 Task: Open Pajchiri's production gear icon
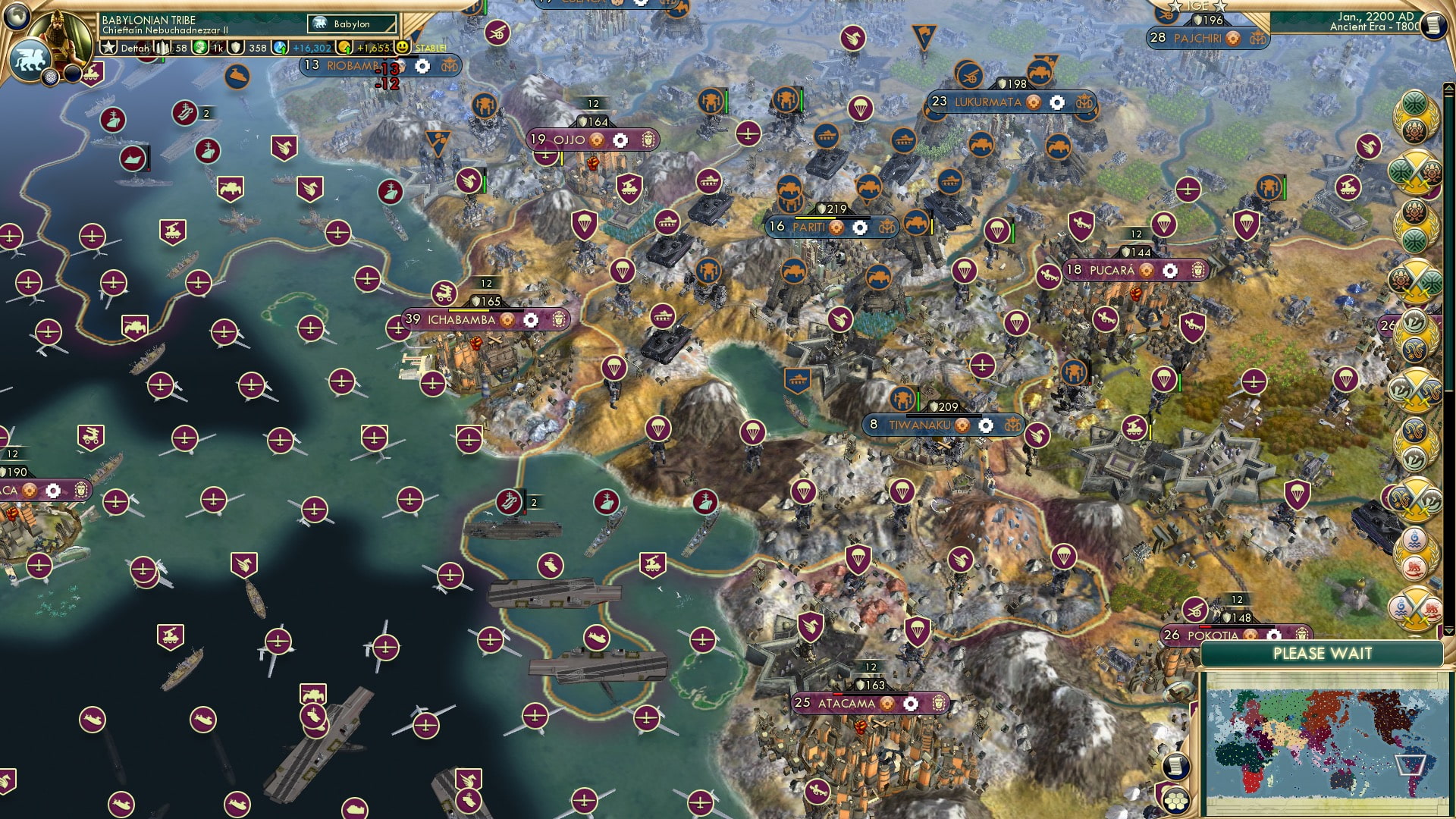1232,39
